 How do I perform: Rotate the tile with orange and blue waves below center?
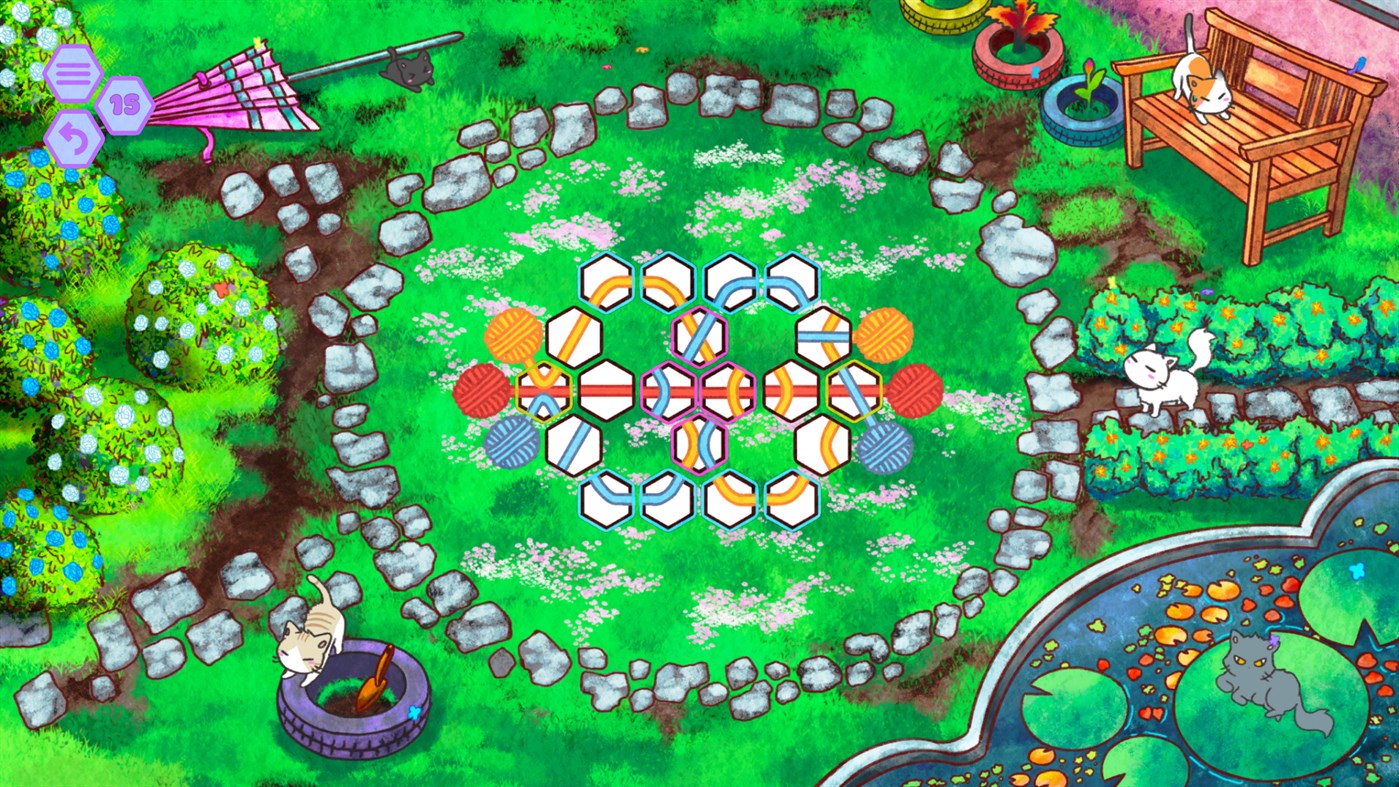click(698, 446)
